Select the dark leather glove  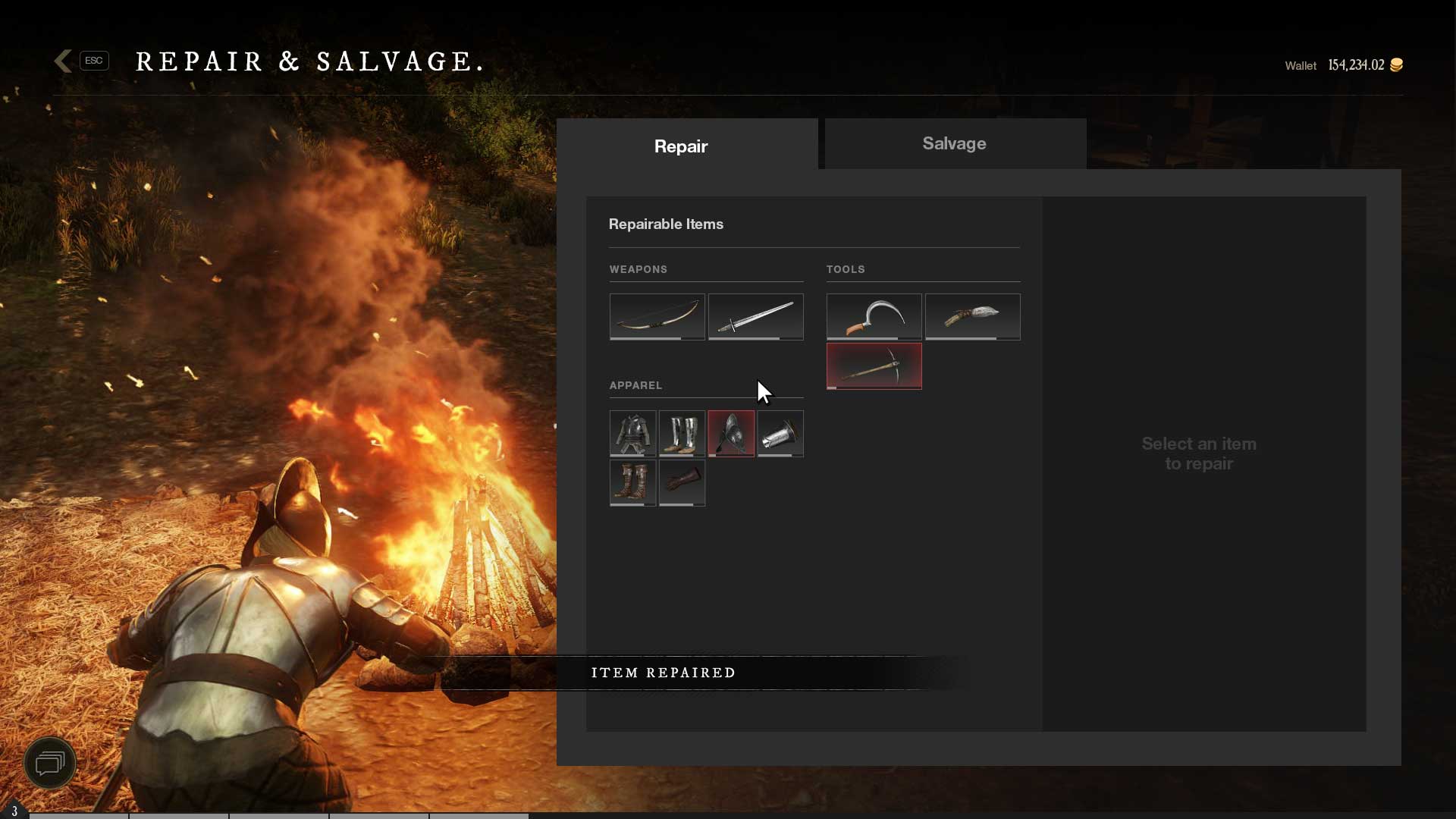coord(682,482)
